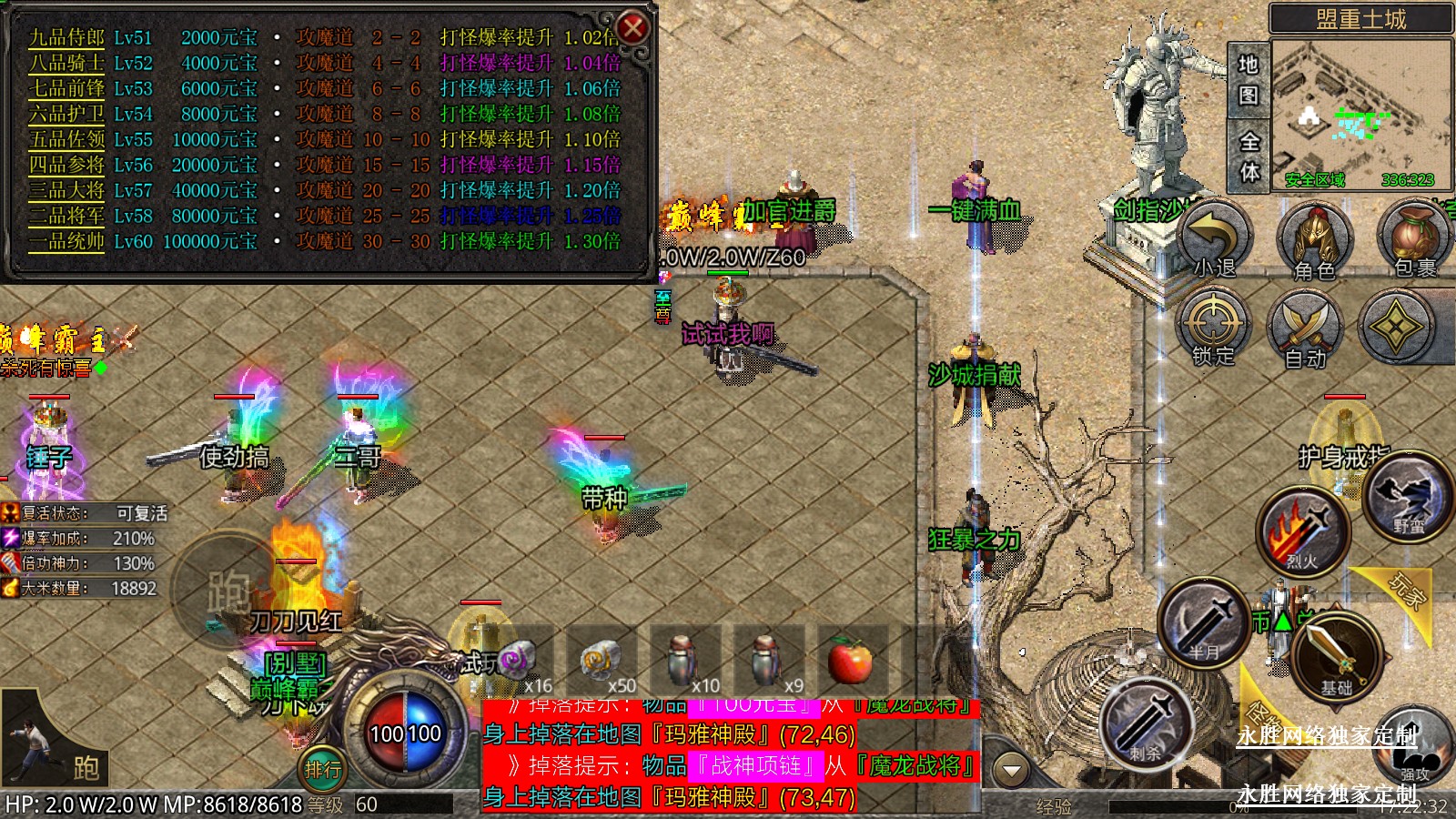The height and width of the screenshot is (819, 1456).
Task: Close the rank bonus table panel
Action: coord(632,28)
